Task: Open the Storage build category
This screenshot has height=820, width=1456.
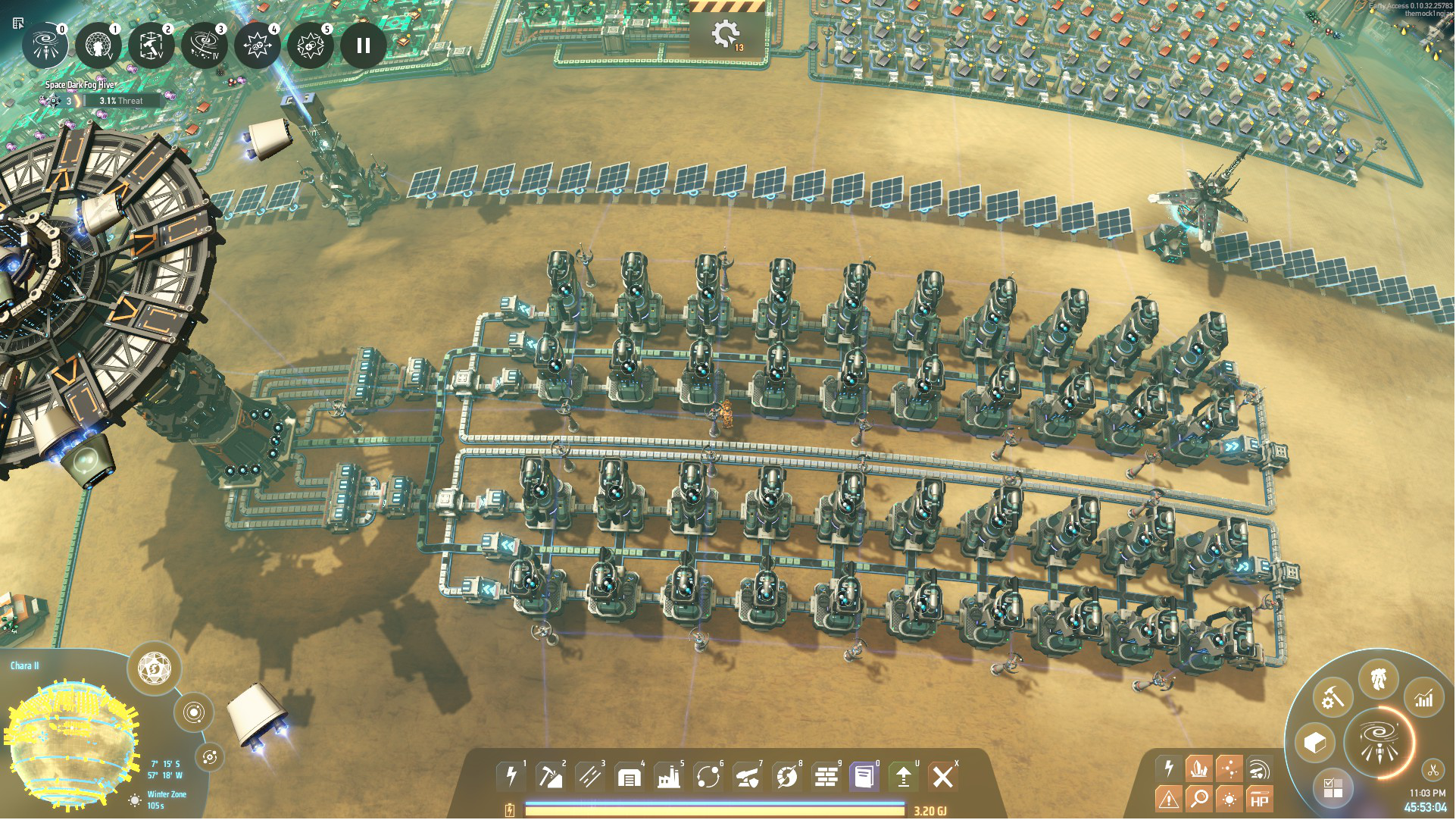Action: pyautogui.click(x=629, y=776)
